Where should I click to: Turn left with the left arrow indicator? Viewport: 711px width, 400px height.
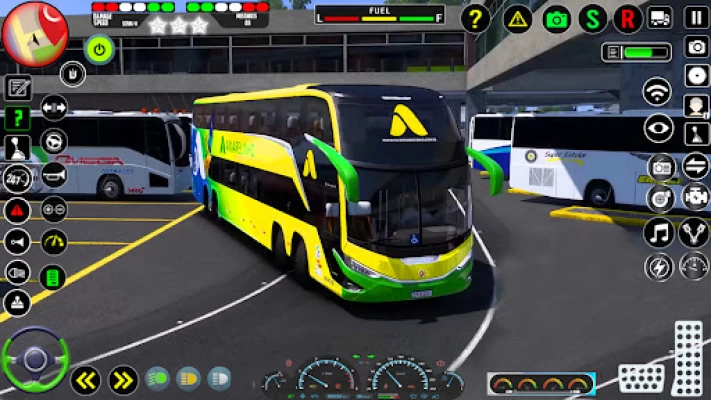tap(85, 380)
